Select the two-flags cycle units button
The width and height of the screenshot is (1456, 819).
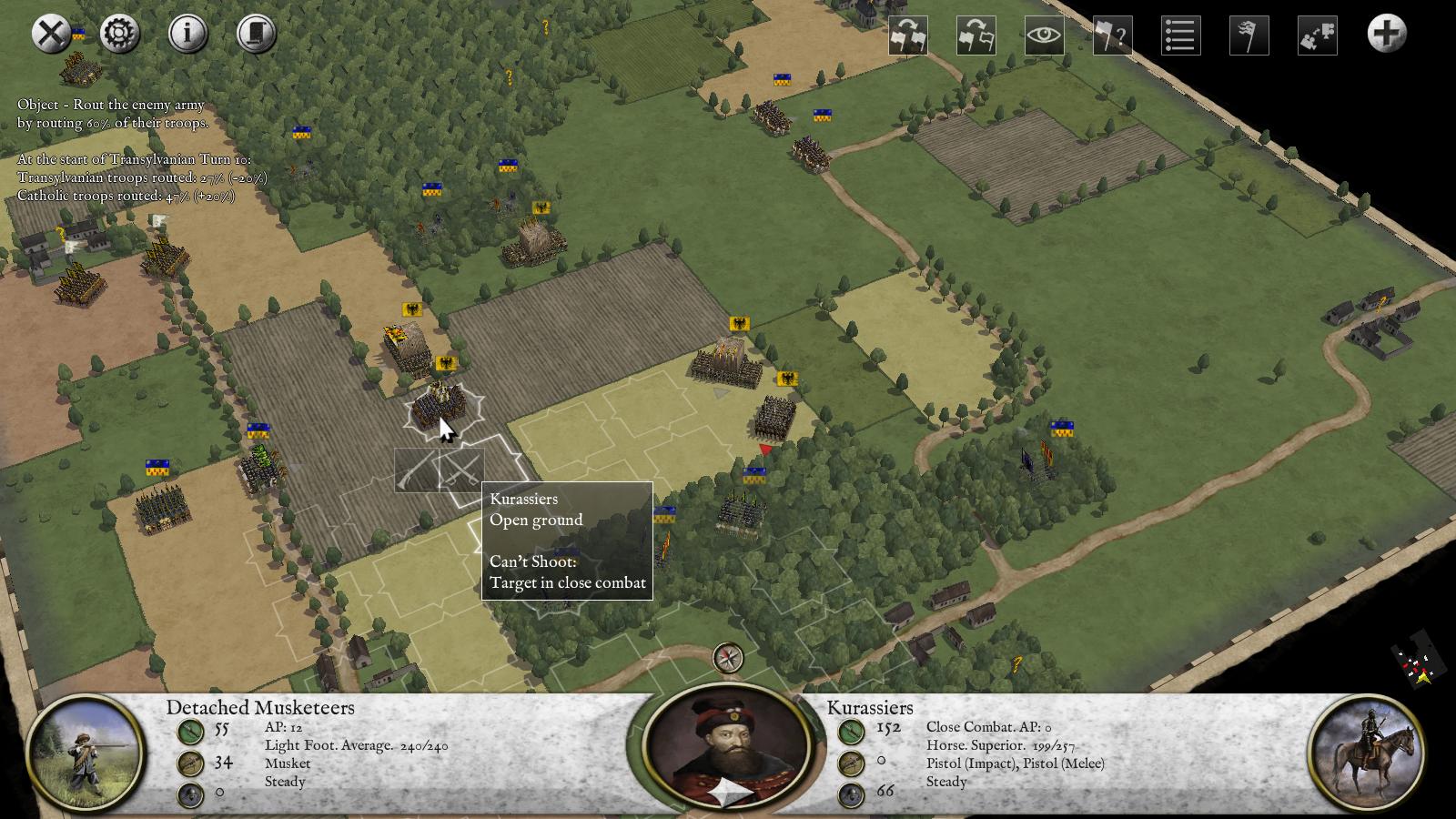click(x=908, y=36)
